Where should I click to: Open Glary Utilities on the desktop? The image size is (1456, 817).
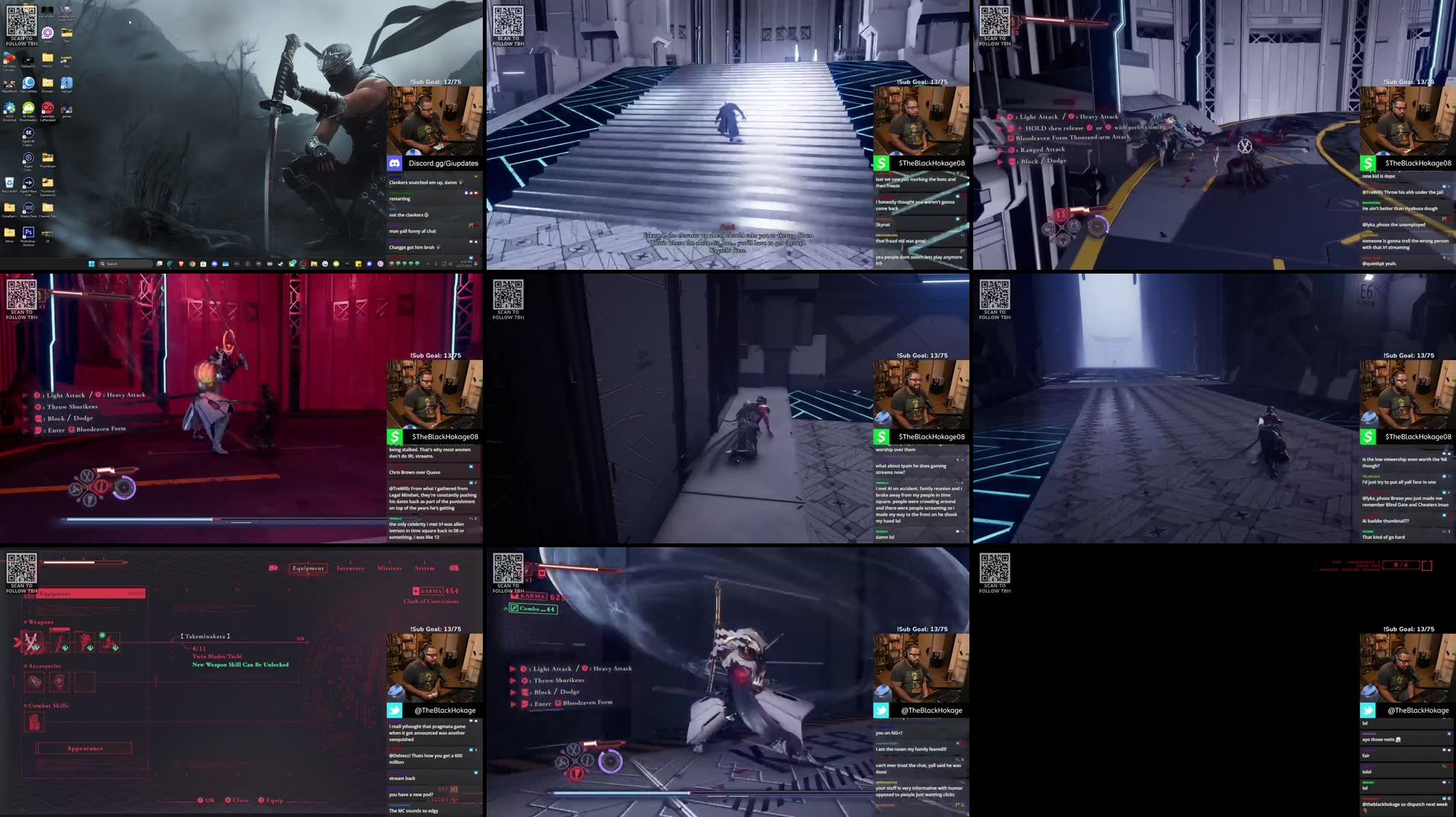27,84
